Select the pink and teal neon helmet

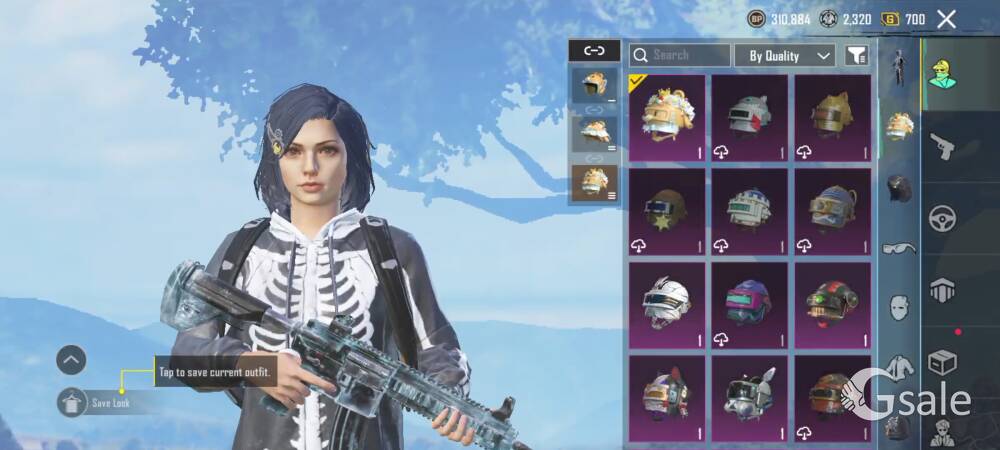click(x=750, y=304)
